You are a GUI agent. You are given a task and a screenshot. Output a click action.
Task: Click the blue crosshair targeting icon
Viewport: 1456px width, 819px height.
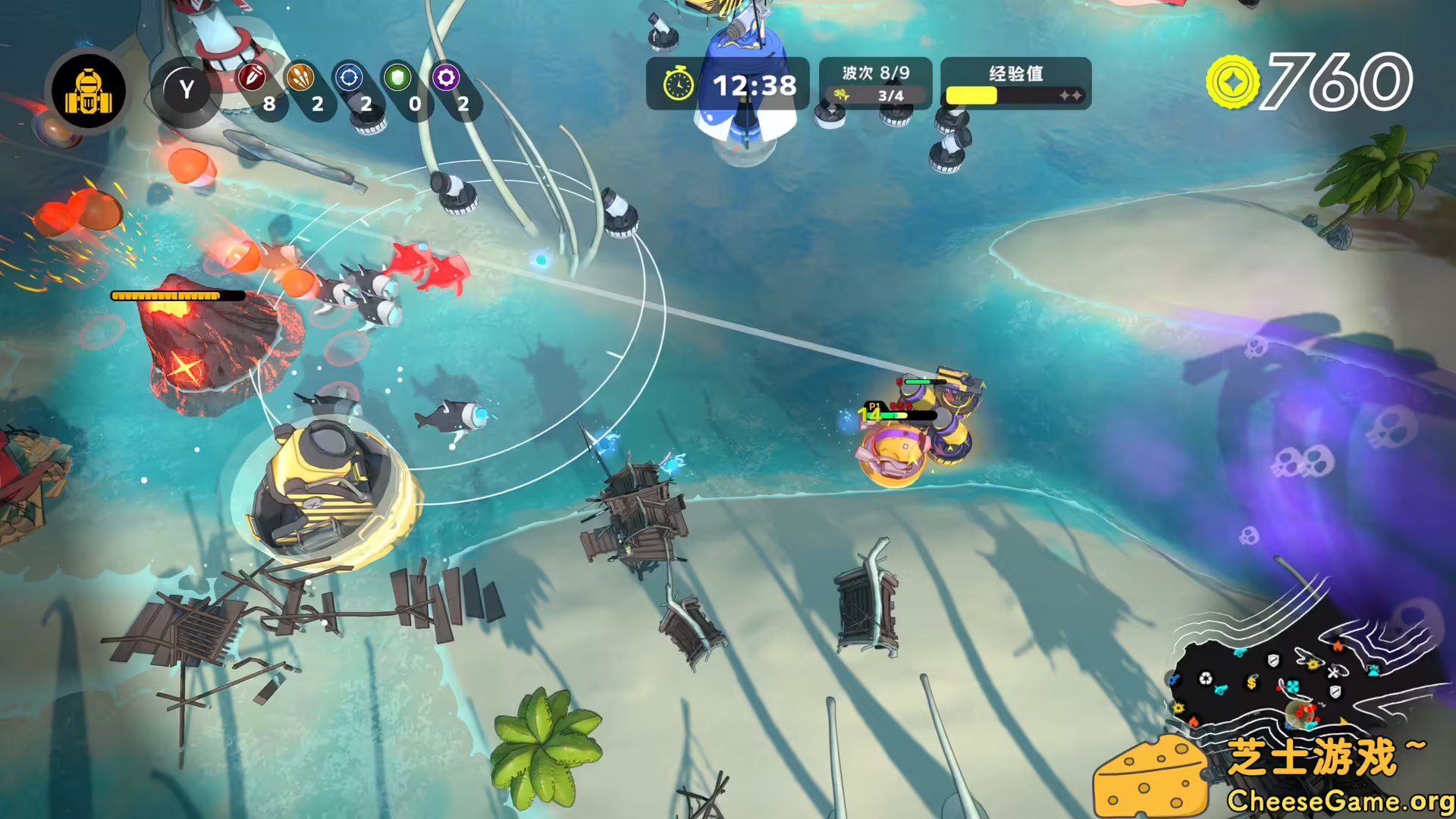(349, 78)
